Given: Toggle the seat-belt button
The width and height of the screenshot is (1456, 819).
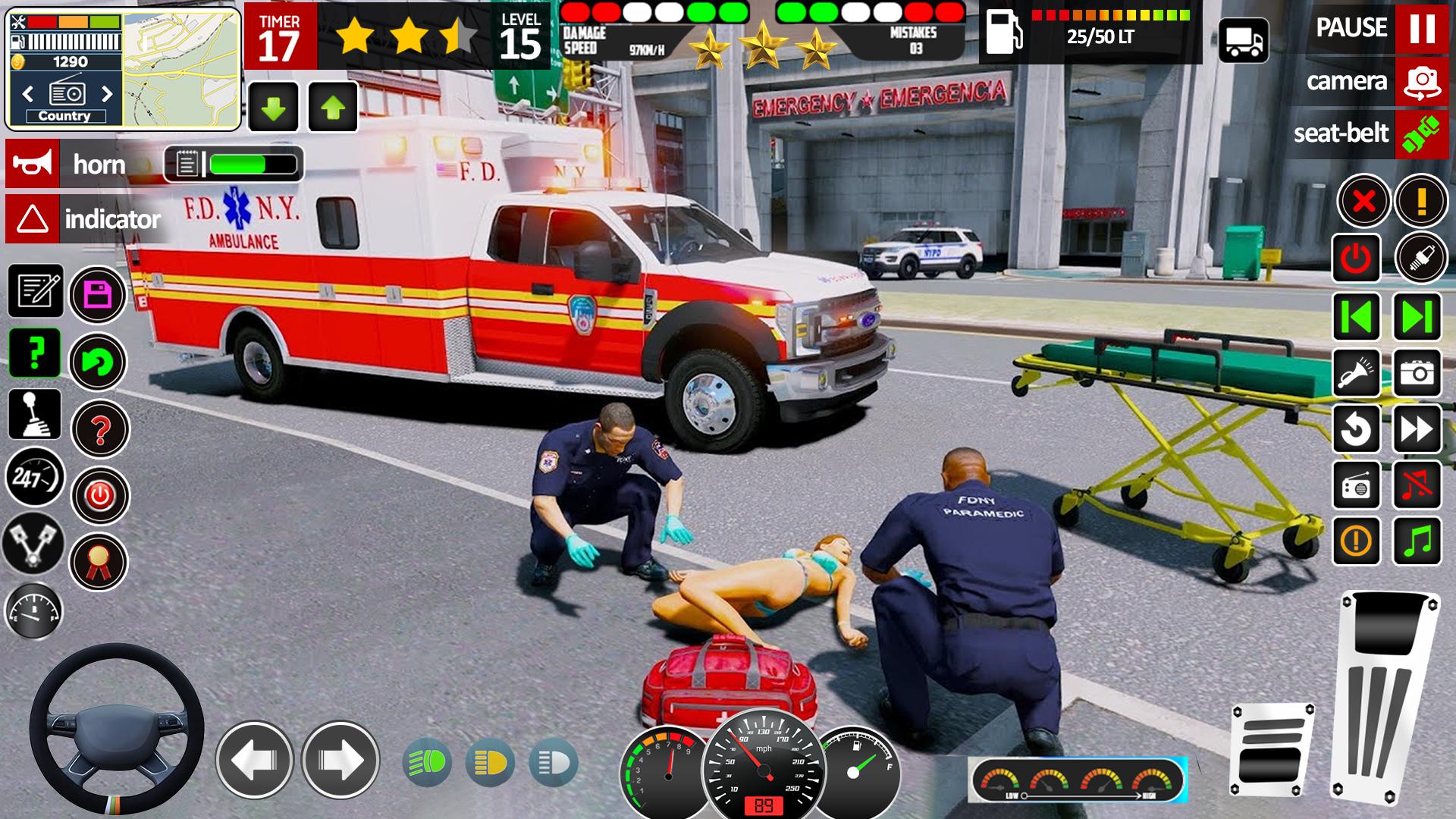Looking at the screenshot, I should (x=1421, y=134).
